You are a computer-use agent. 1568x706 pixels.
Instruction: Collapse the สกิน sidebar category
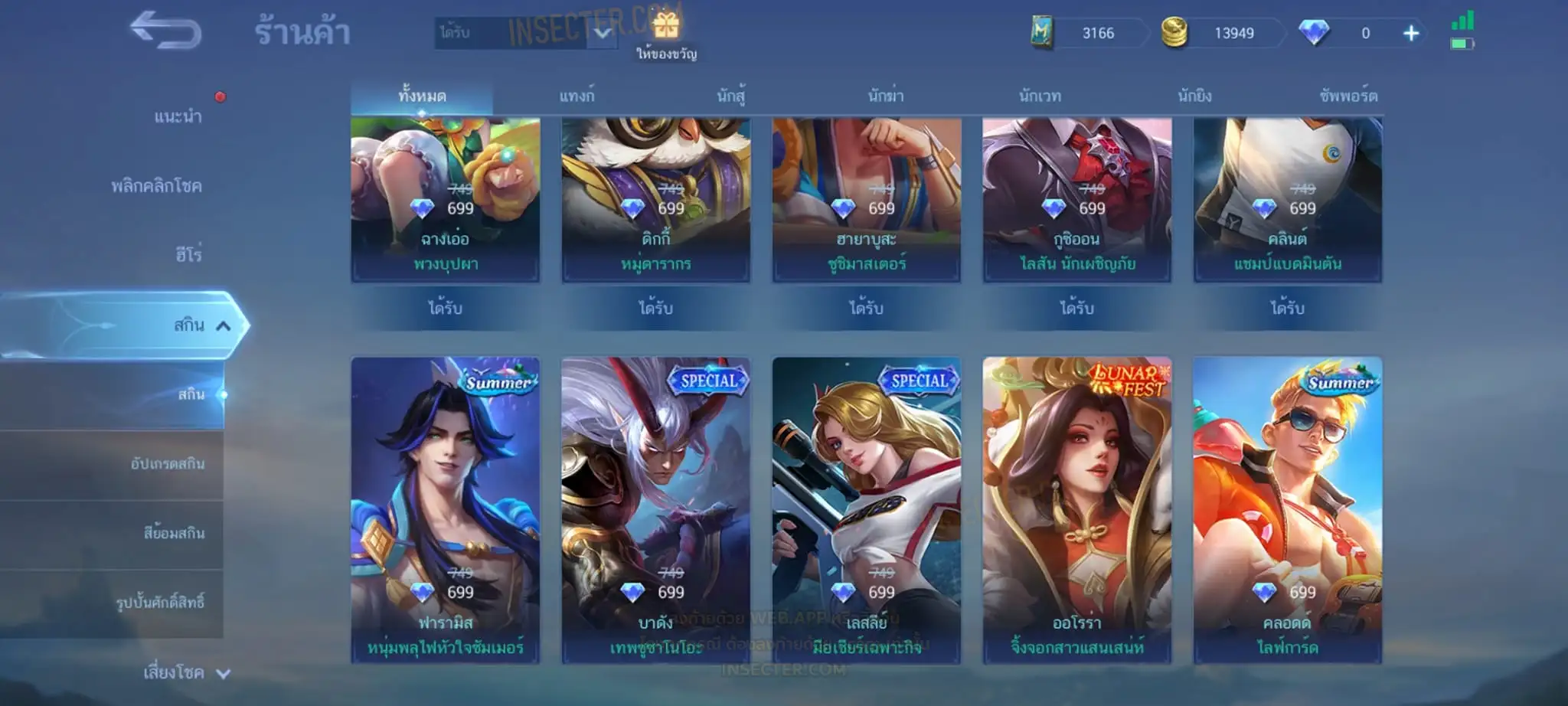pos(223,326)
